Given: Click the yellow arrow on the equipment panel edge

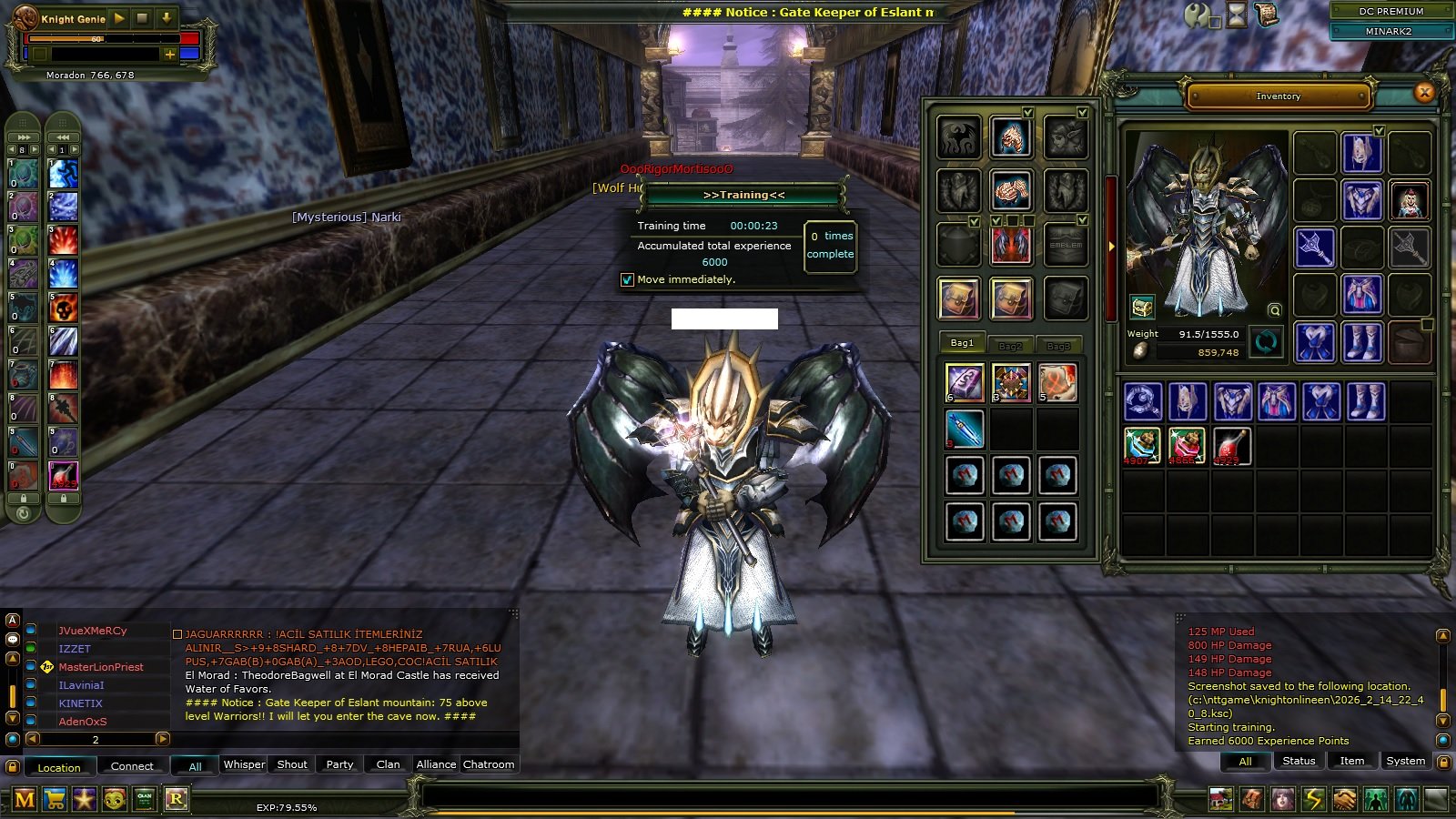Looking at the screenshot, I should [1111, 244].
